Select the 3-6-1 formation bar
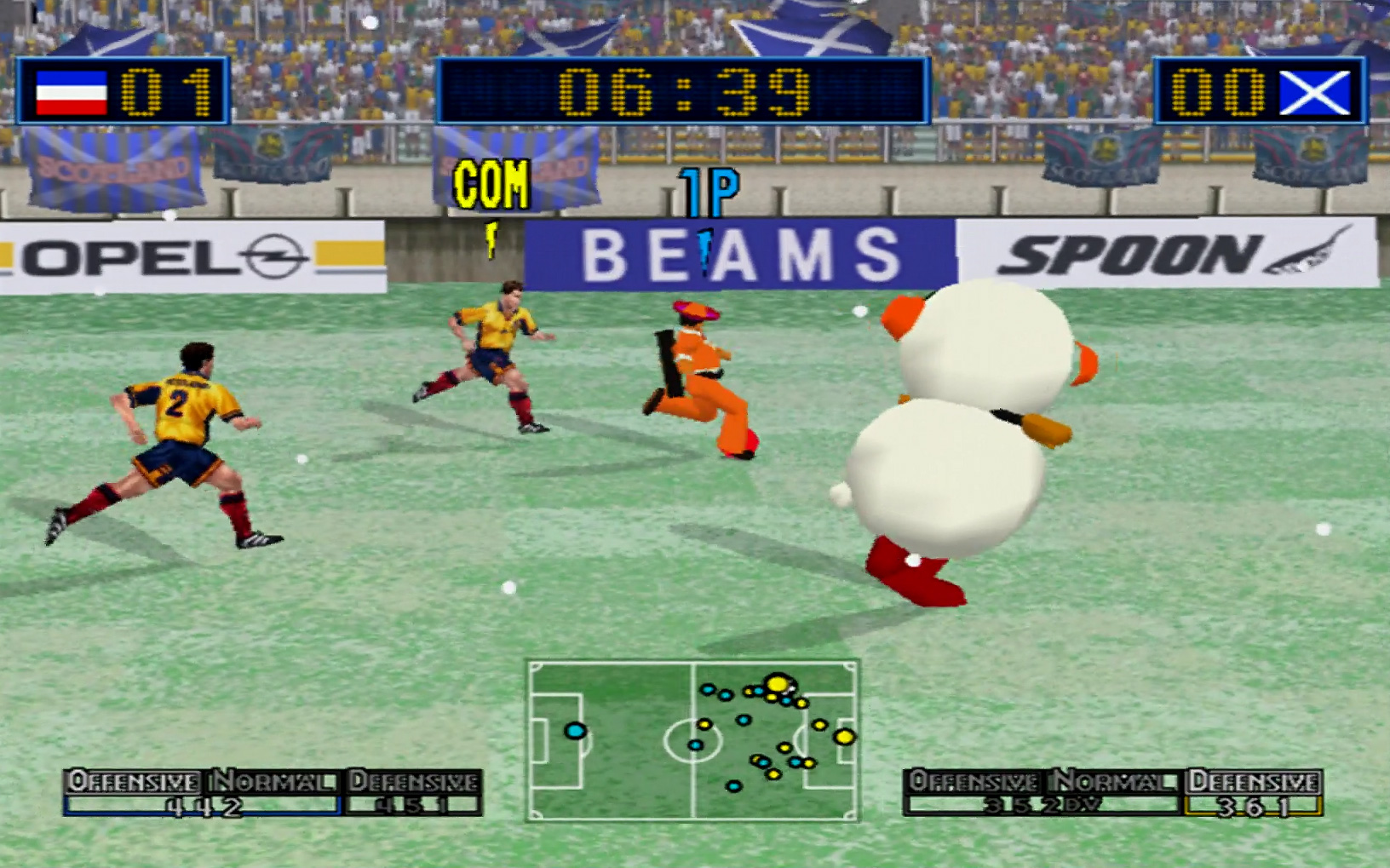The width and height of the screenshot is (1390, 868). tap(1253, 806)
